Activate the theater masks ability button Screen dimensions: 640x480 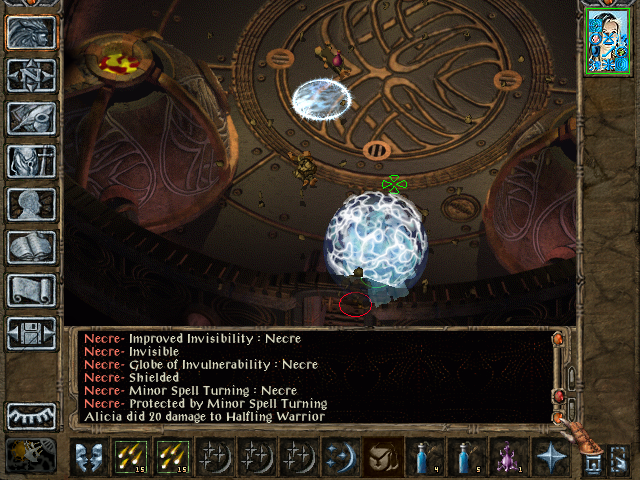click(89, 456)
